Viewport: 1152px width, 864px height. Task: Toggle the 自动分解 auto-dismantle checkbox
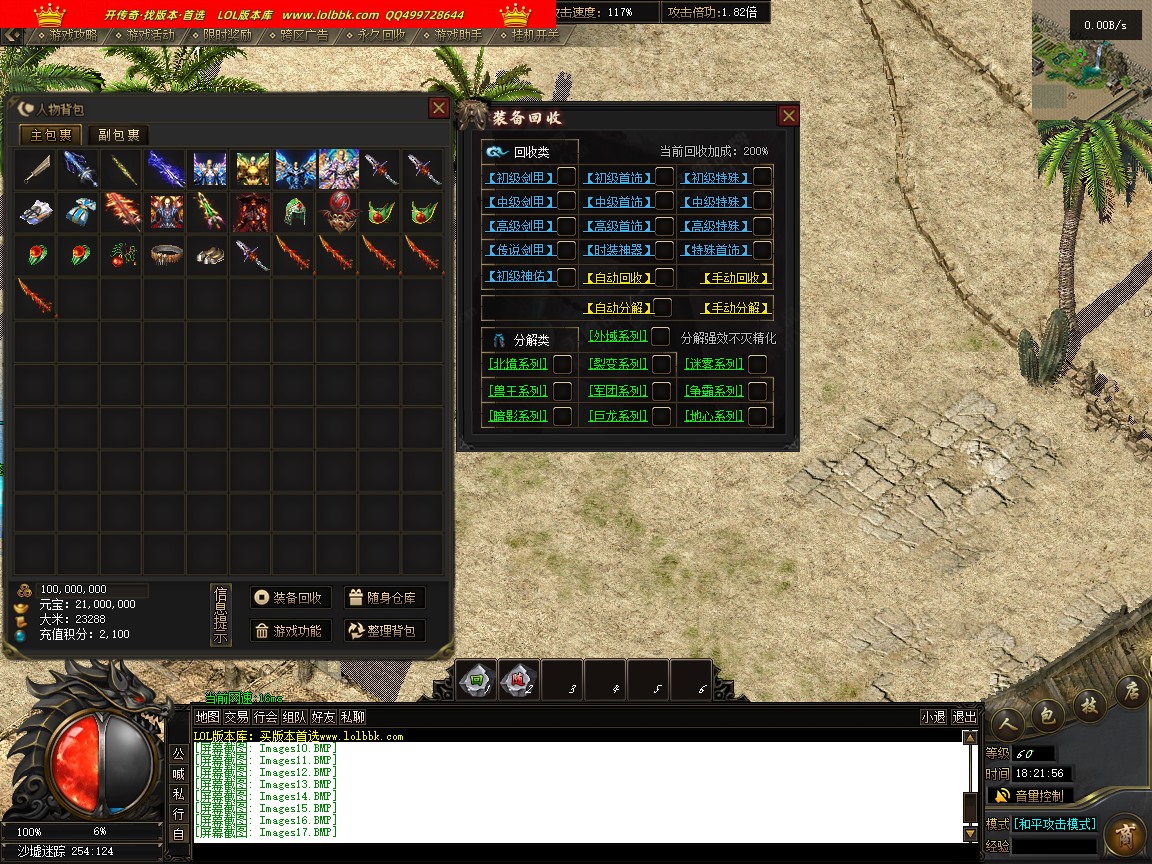662,308
